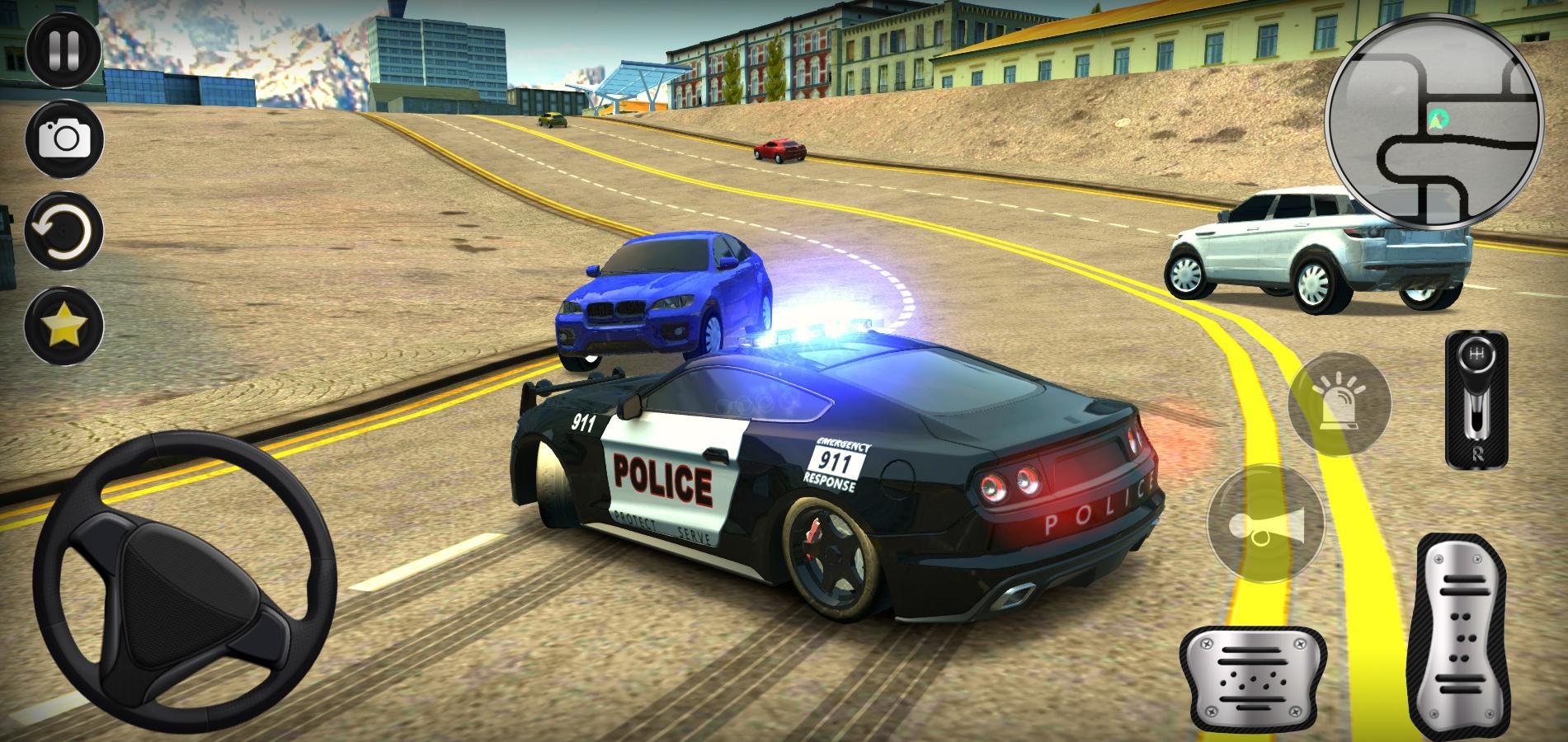Screen dimensions: 1568x742
Task: Restart the level using the reset arrow icon
Action: pos(62,232)
